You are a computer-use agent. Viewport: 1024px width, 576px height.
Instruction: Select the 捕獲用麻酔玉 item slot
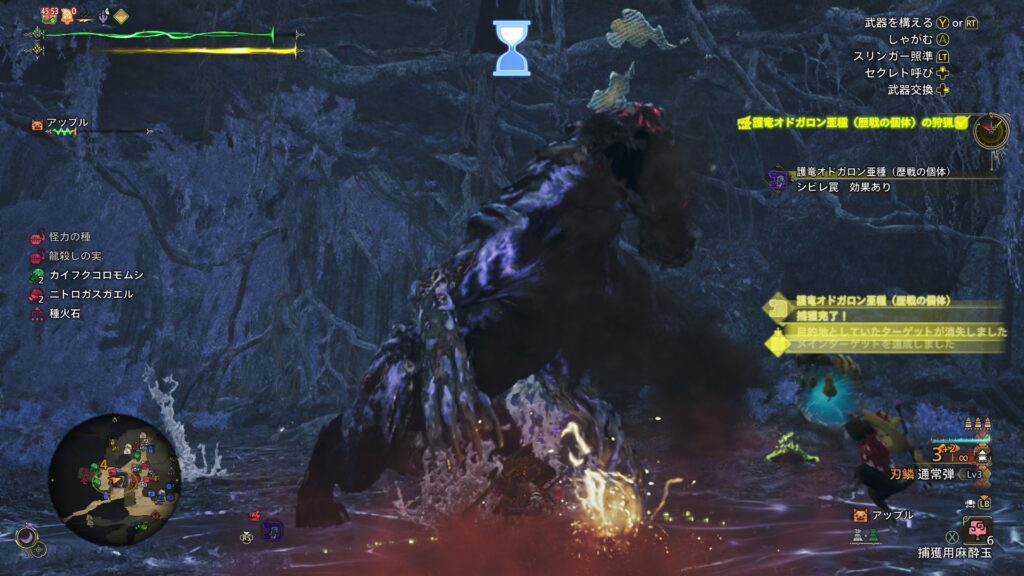(x=977, y=529)
